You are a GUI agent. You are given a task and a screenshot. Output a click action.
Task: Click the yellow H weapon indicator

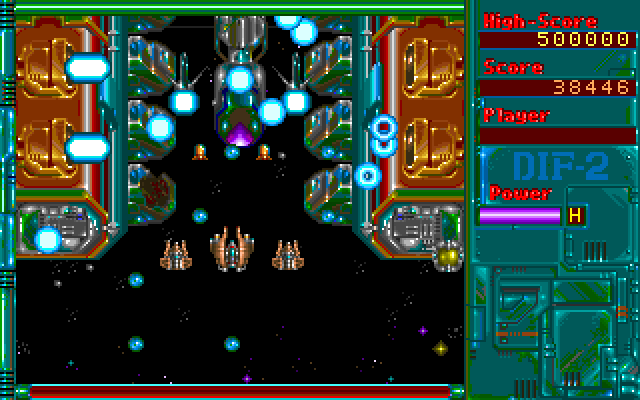[575, 214]
